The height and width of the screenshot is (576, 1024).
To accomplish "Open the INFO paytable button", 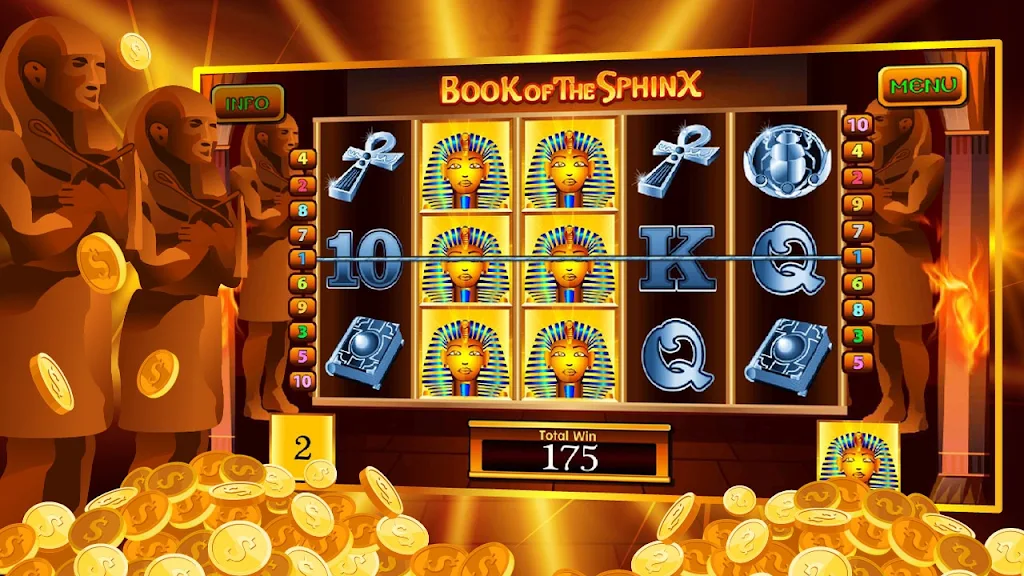I will pos(247,103).
